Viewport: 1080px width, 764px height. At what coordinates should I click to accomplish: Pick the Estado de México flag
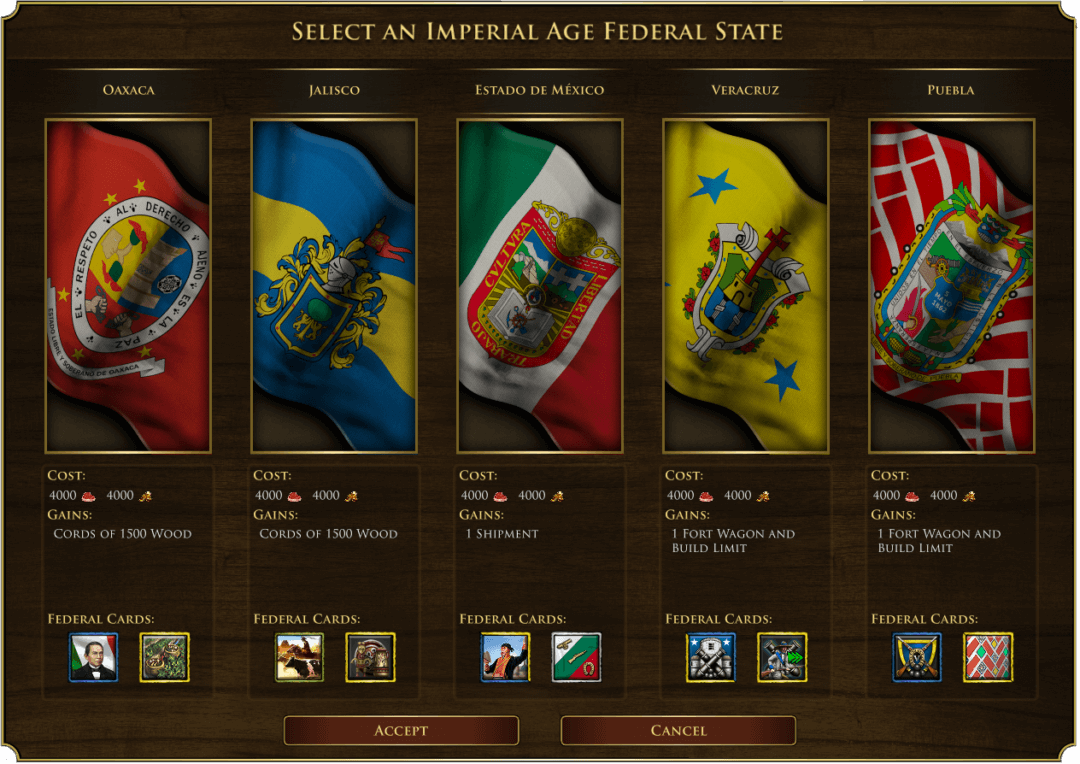coord(540,286)
